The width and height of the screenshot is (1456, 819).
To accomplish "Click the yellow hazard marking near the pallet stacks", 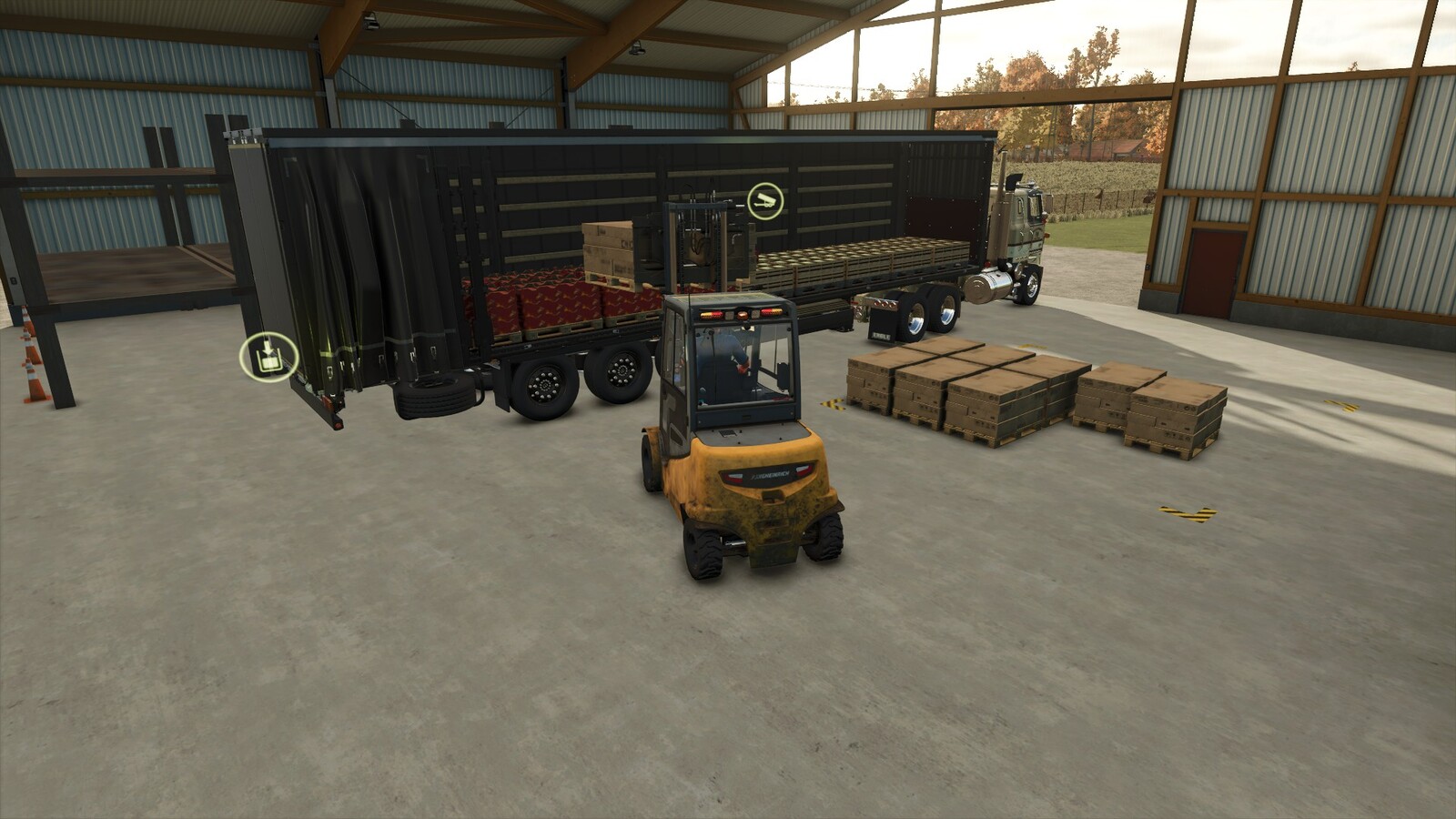I will [834, 403].
